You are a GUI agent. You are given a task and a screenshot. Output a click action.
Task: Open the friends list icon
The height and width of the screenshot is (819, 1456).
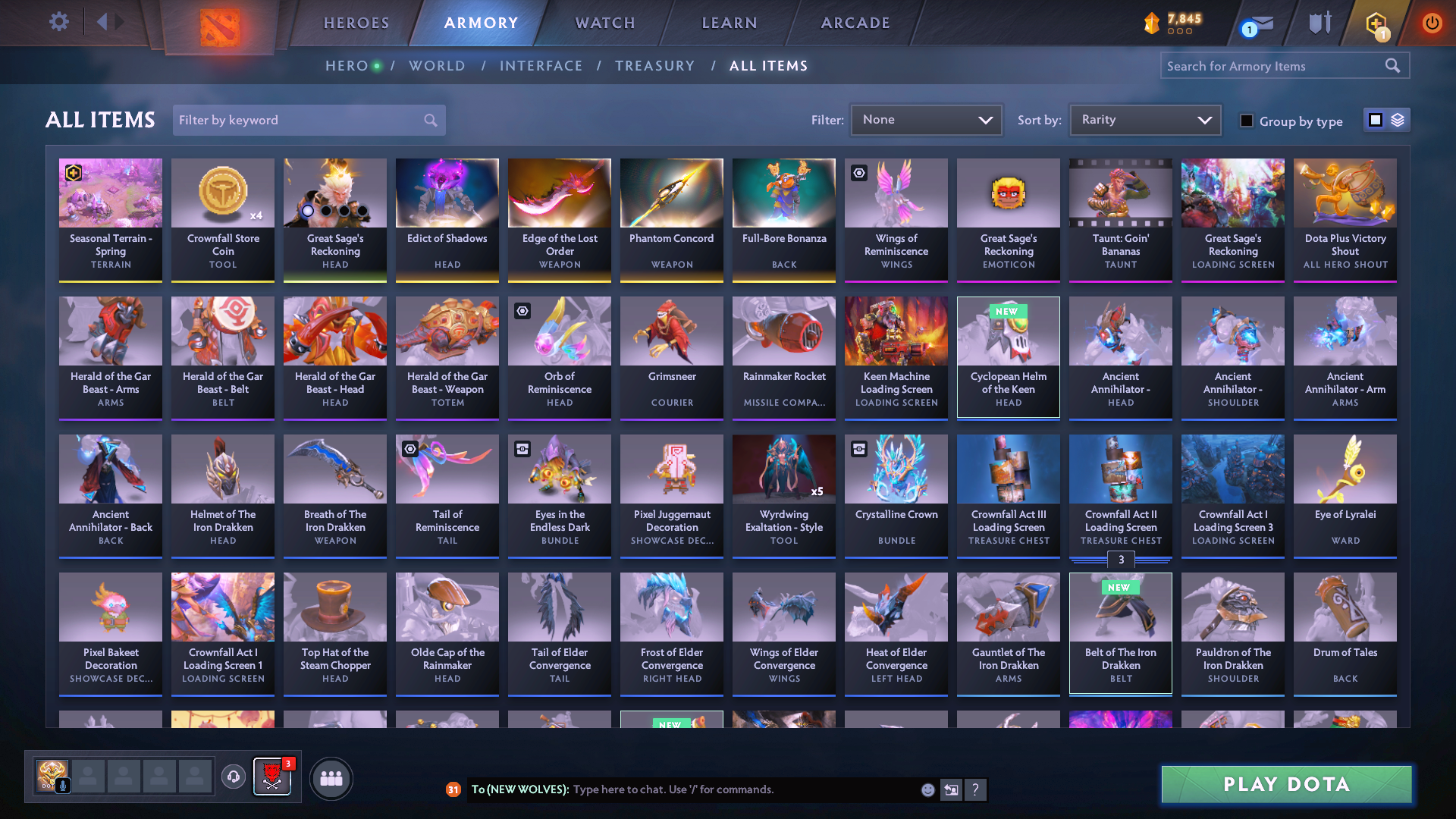(x=330, y=778)
